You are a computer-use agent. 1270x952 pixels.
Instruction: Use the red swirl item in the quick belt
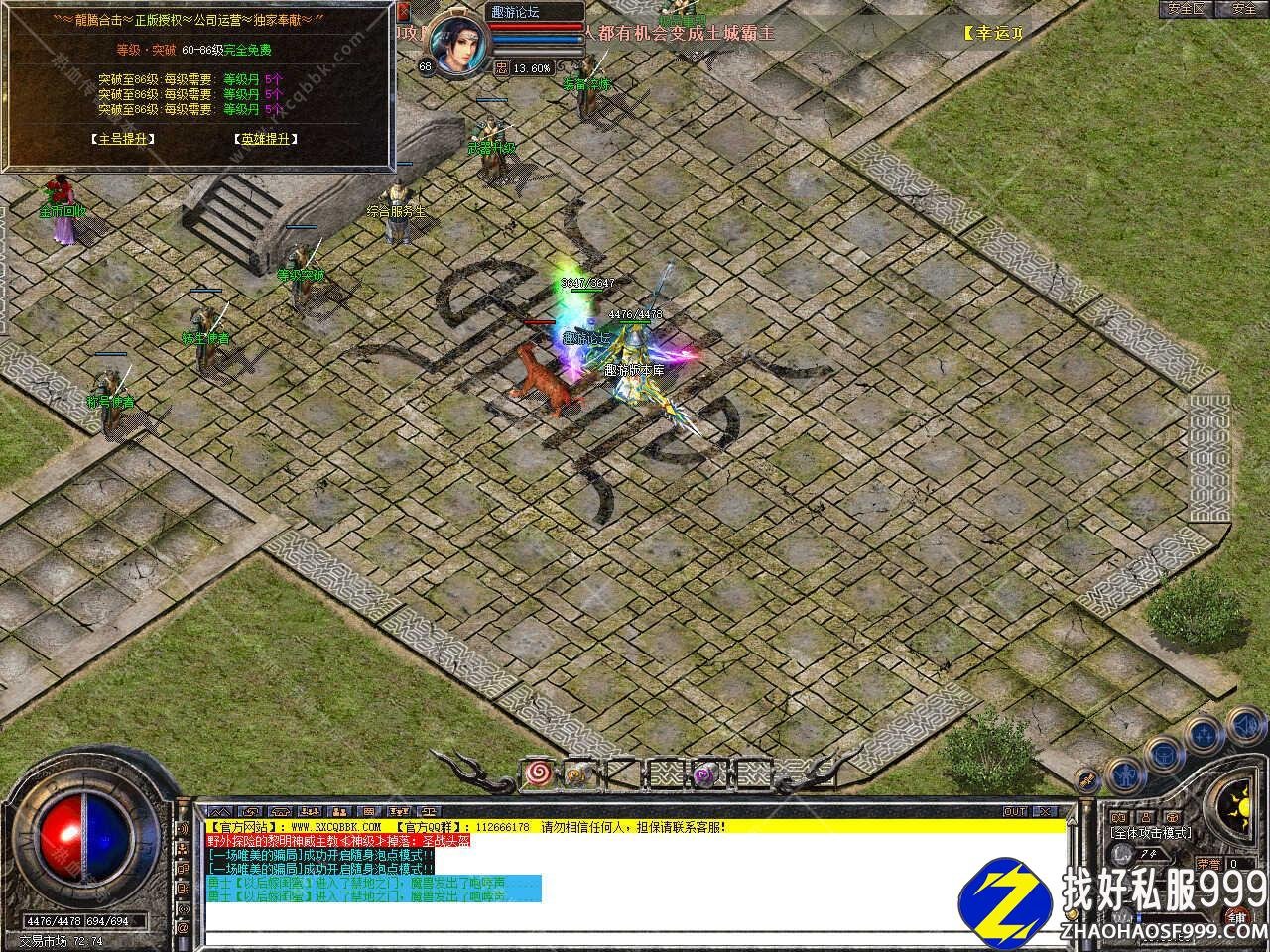click(x=539, y=772)
